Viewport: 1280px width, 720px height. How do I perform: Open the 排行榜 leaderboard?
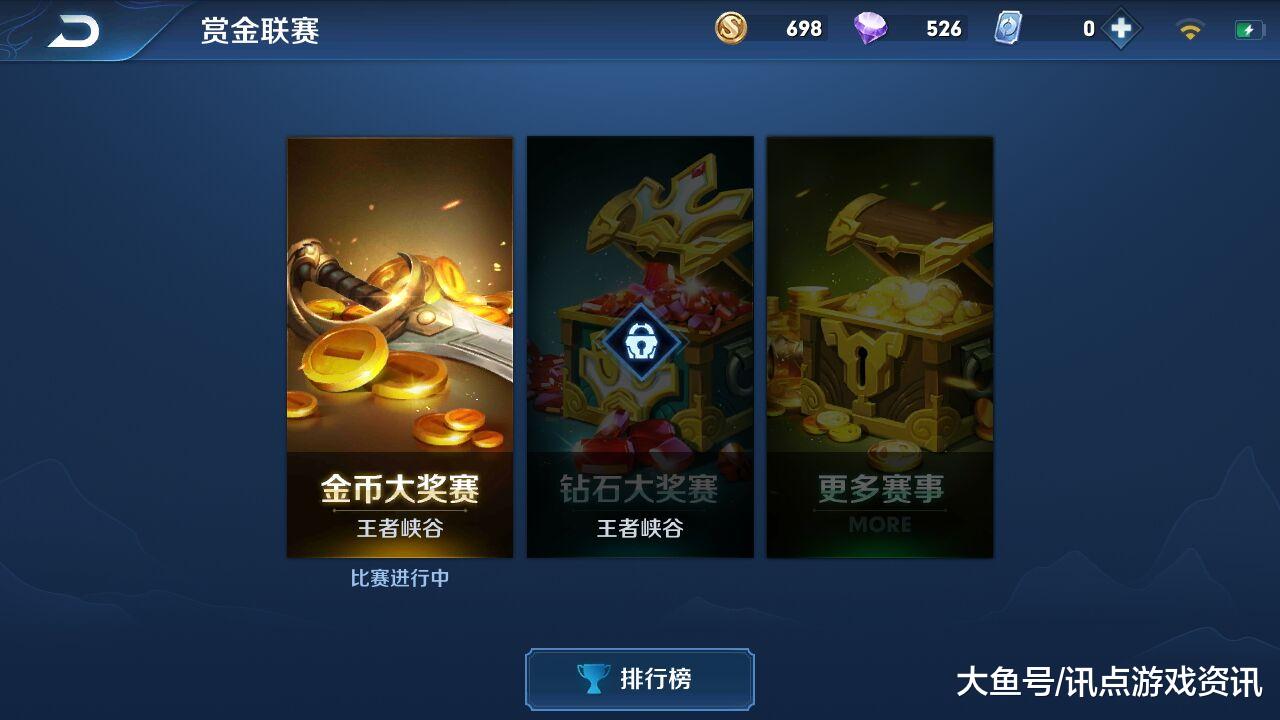(x=639, y=679)
